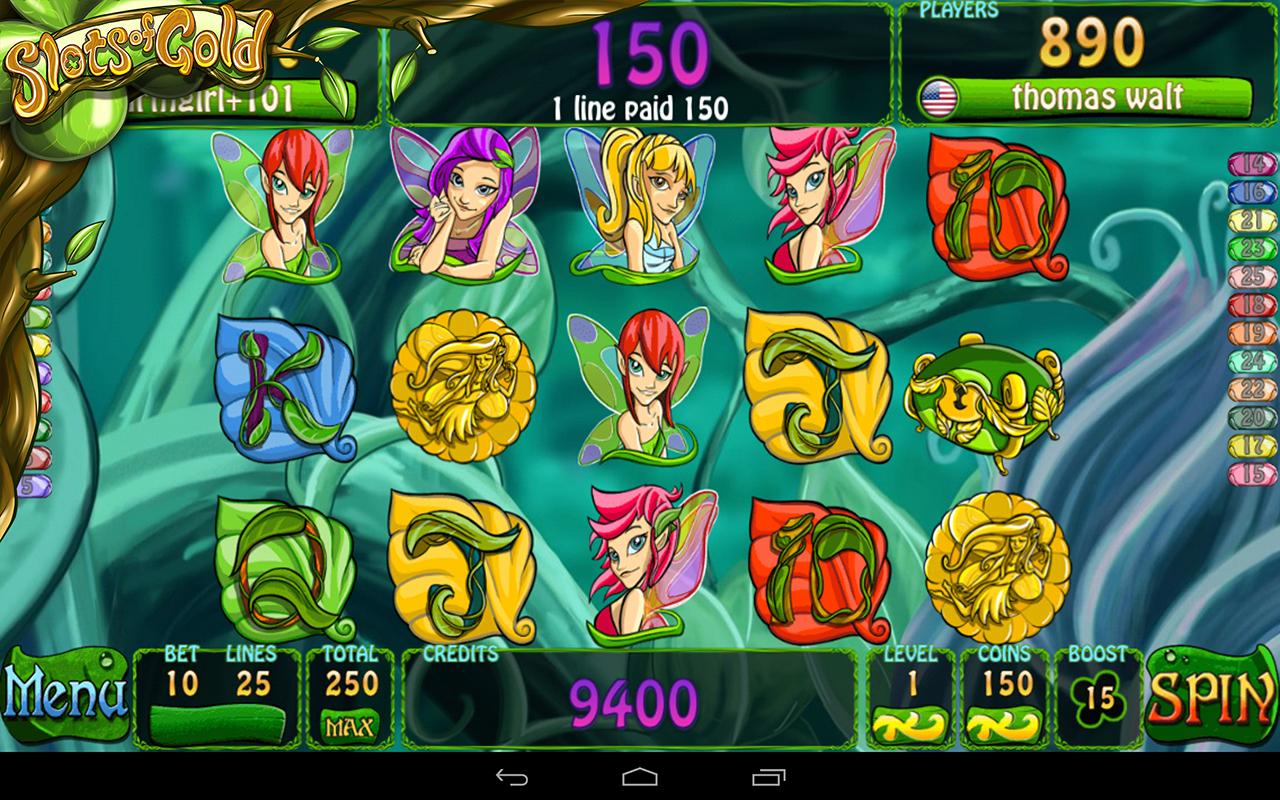Select payline marker 14
1280x800 pixels.
(x=1252, y=165)
